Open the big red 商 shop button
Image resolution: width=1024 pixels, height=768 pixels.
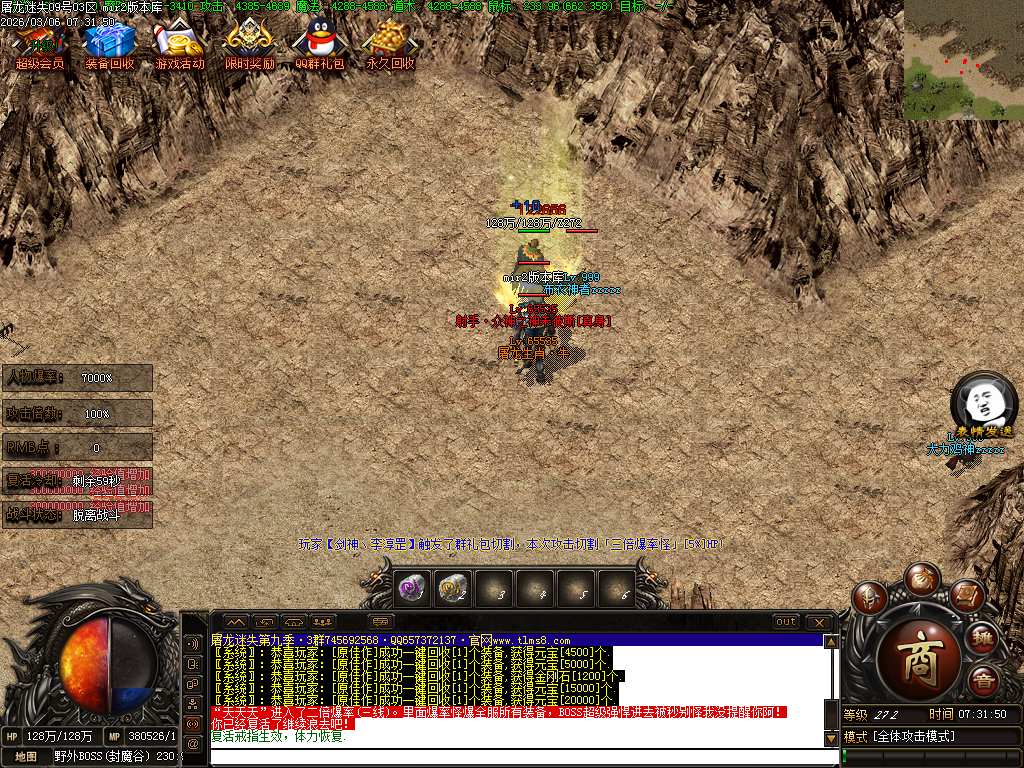(918, 655)
